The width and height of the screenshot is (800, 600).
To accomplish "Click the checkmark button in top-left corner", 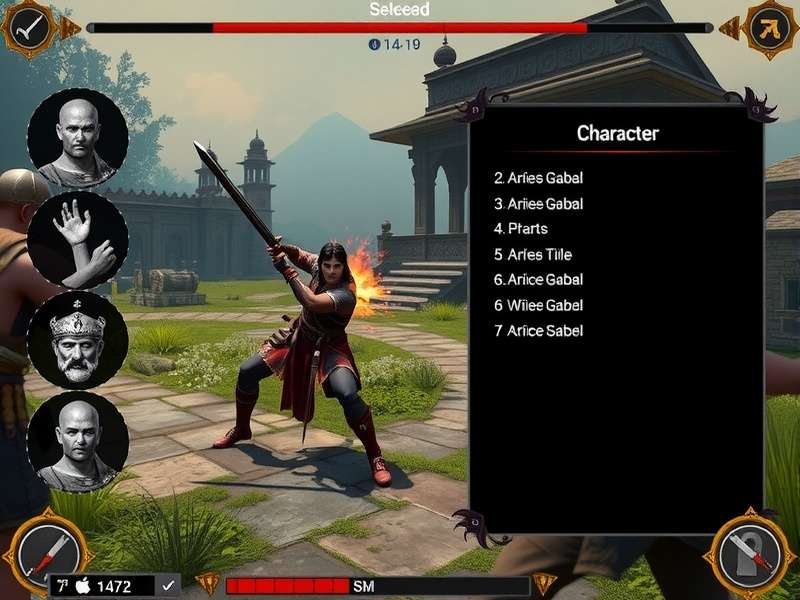I will [28, 28].
